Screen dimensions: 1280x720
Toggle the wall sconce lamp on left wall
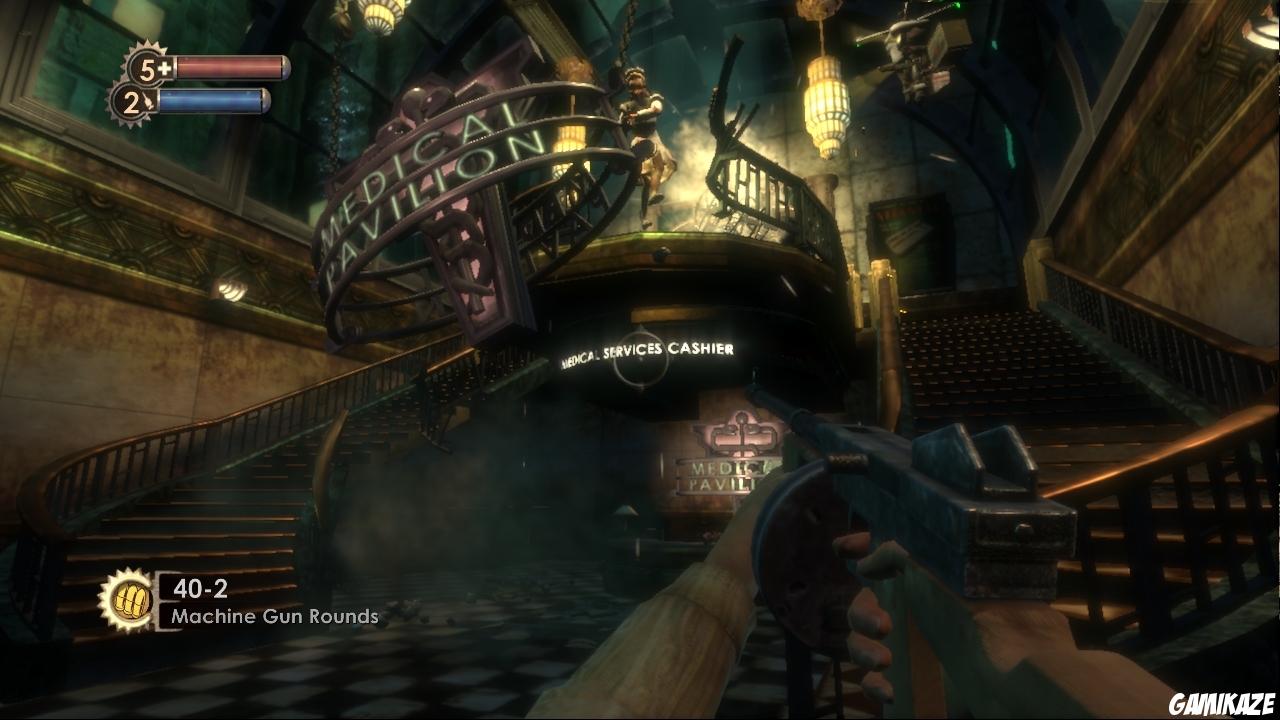click(232, 290)
